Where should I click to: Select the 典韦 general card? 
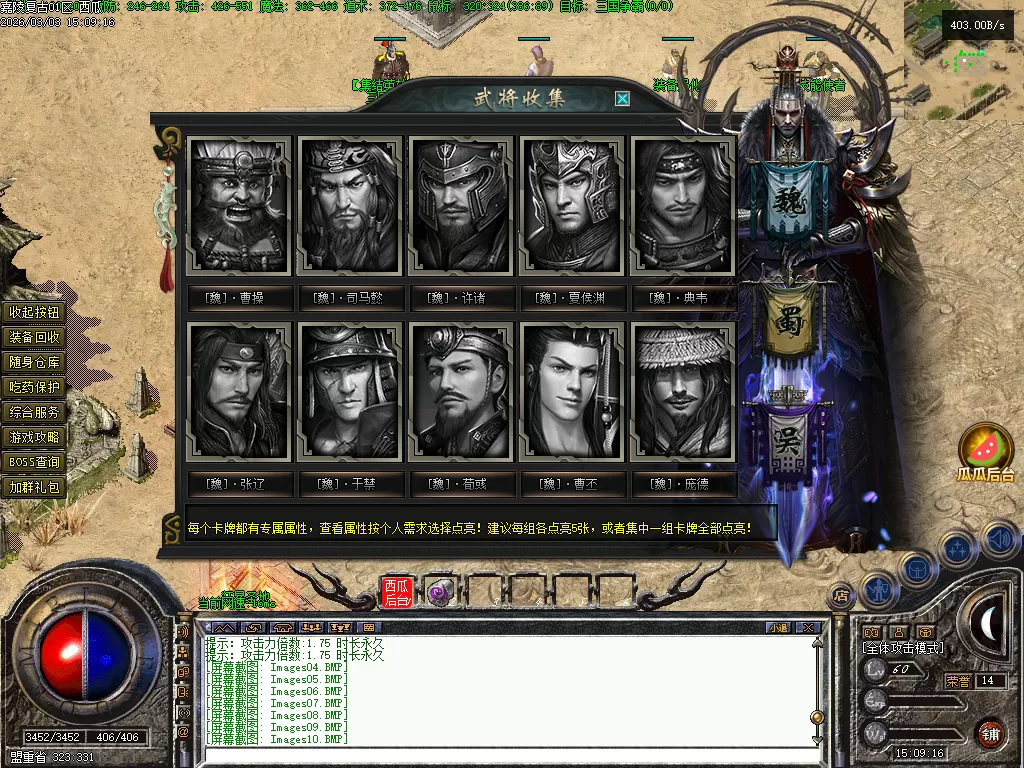[x=684, y=206]
